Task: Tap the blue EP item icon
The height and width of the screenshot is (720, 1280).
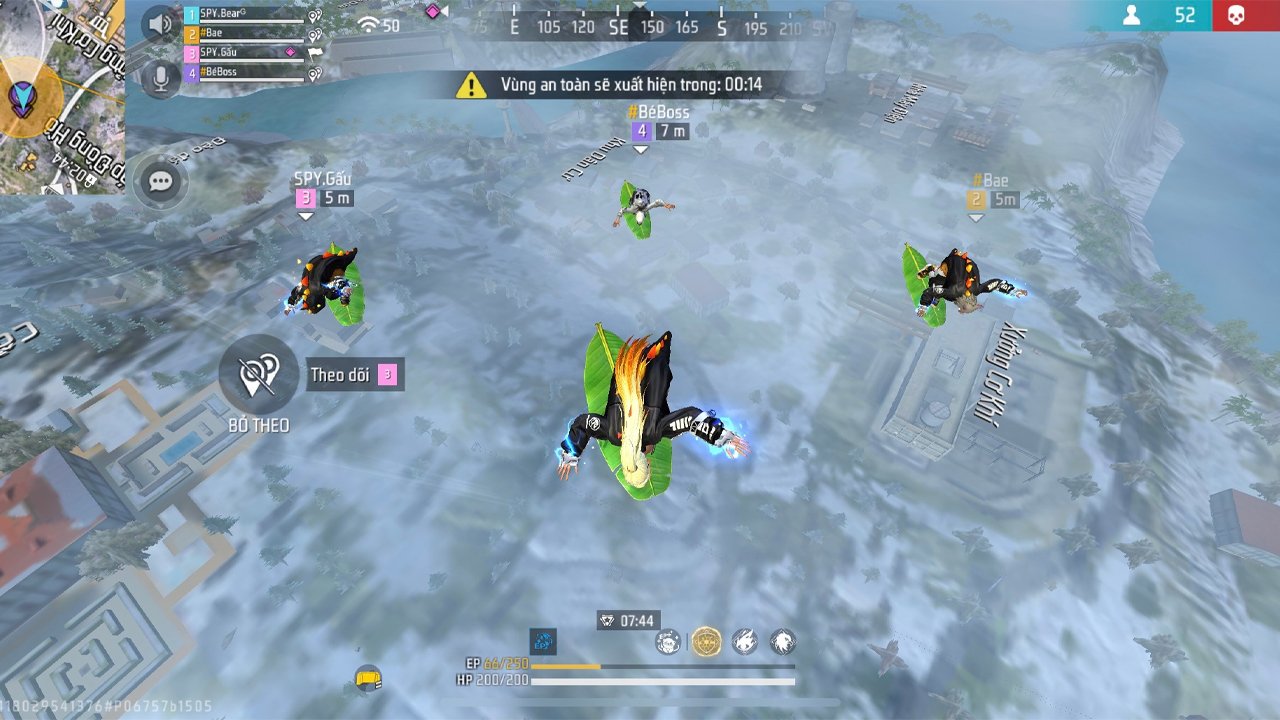Action: click(x=543, y=642)
